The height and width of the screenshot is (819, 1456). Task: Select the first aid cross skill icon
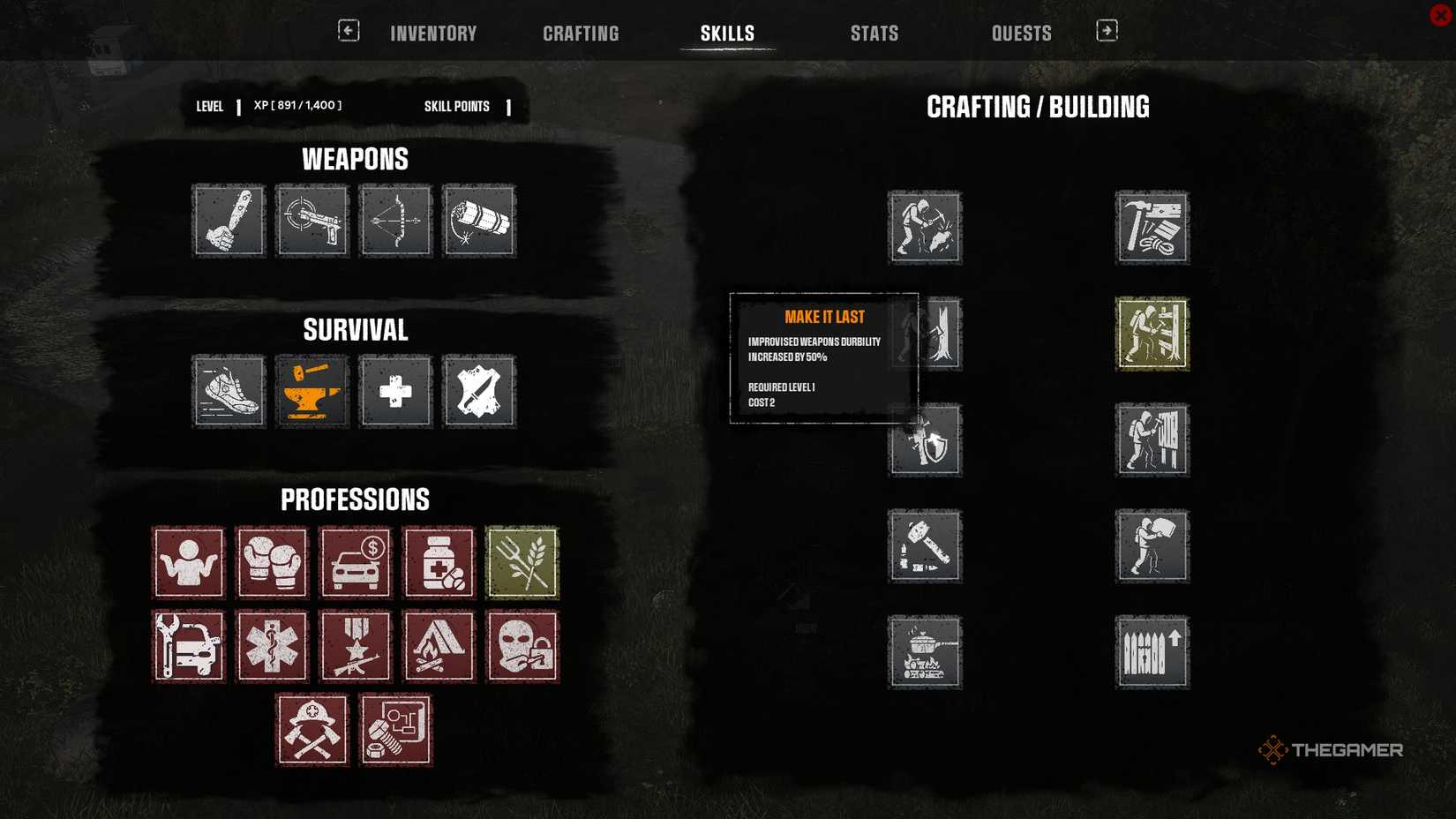[394, 392]
